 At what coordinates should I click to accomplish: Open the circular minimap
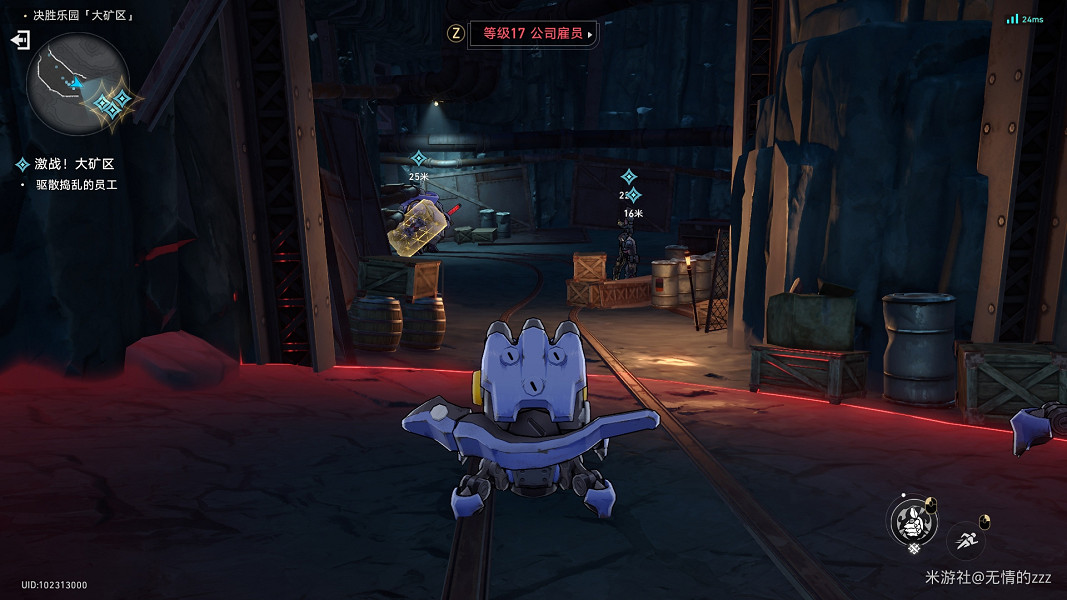point(76,83)
